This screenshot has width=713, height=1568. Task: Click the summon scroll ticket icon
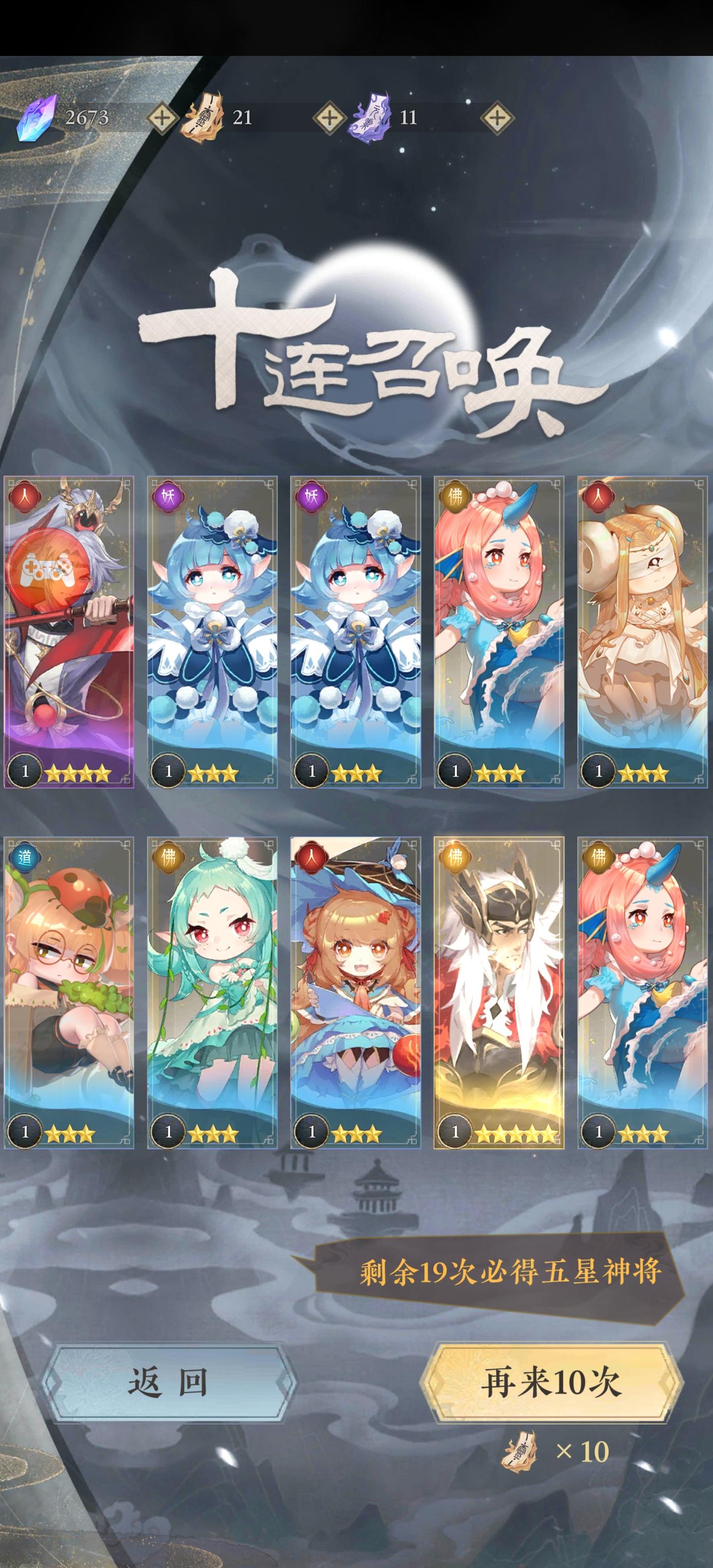[x=206, y=118]
